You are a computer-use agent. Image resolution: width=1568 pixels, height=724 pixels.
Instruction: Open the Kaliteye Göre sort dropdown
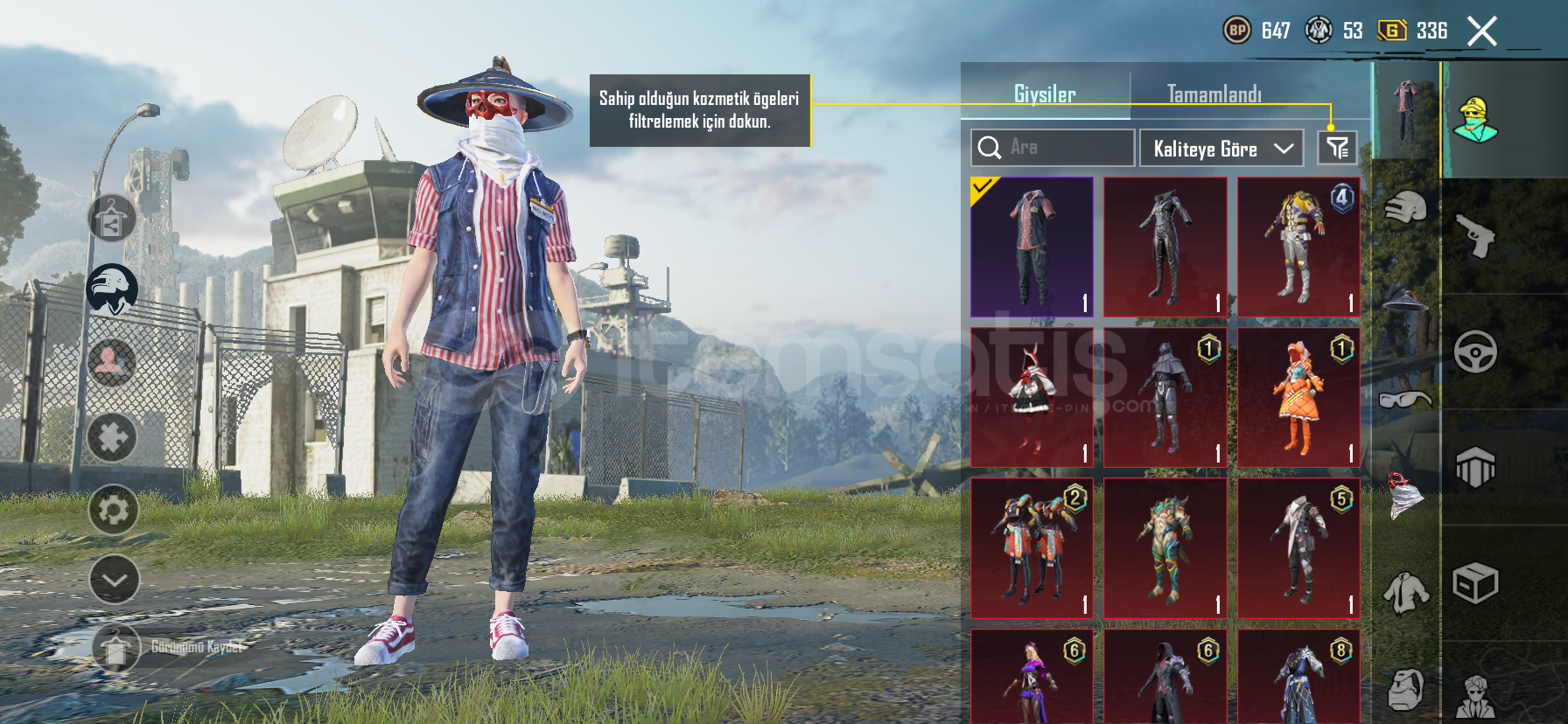pyautogui.click(x=1221, y=149)
